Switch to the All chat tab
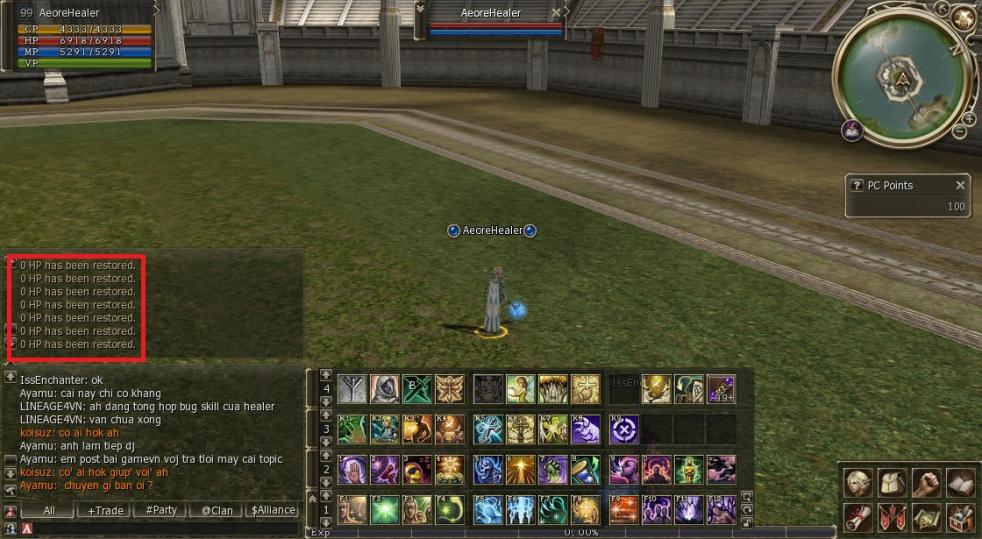Screen dimensions: 982x539 pos(49,510)
